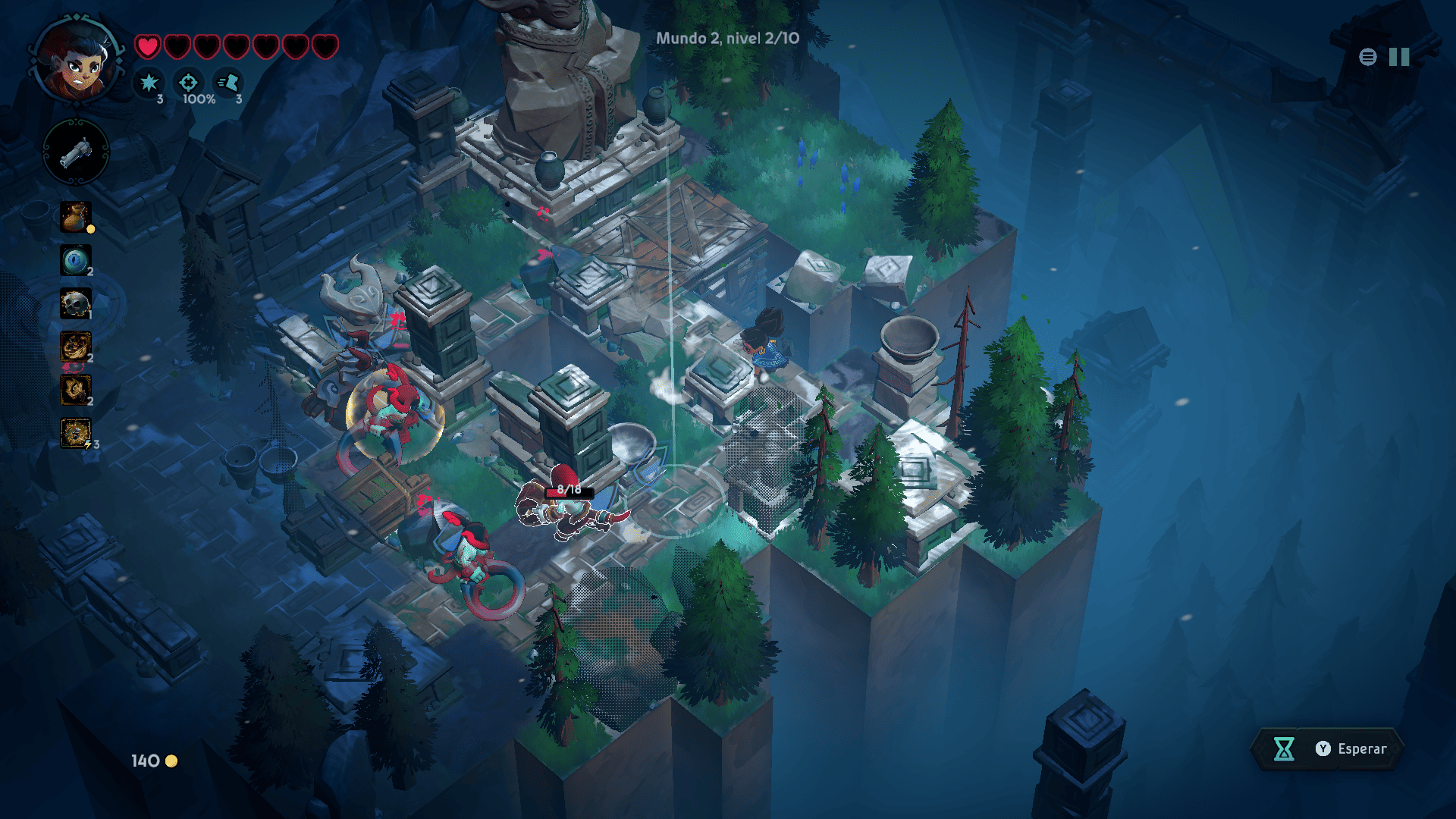The image size is (1456, 819).
Task: Choose the blue eye item
Action: pyautogui.click(x=76, y=261)
